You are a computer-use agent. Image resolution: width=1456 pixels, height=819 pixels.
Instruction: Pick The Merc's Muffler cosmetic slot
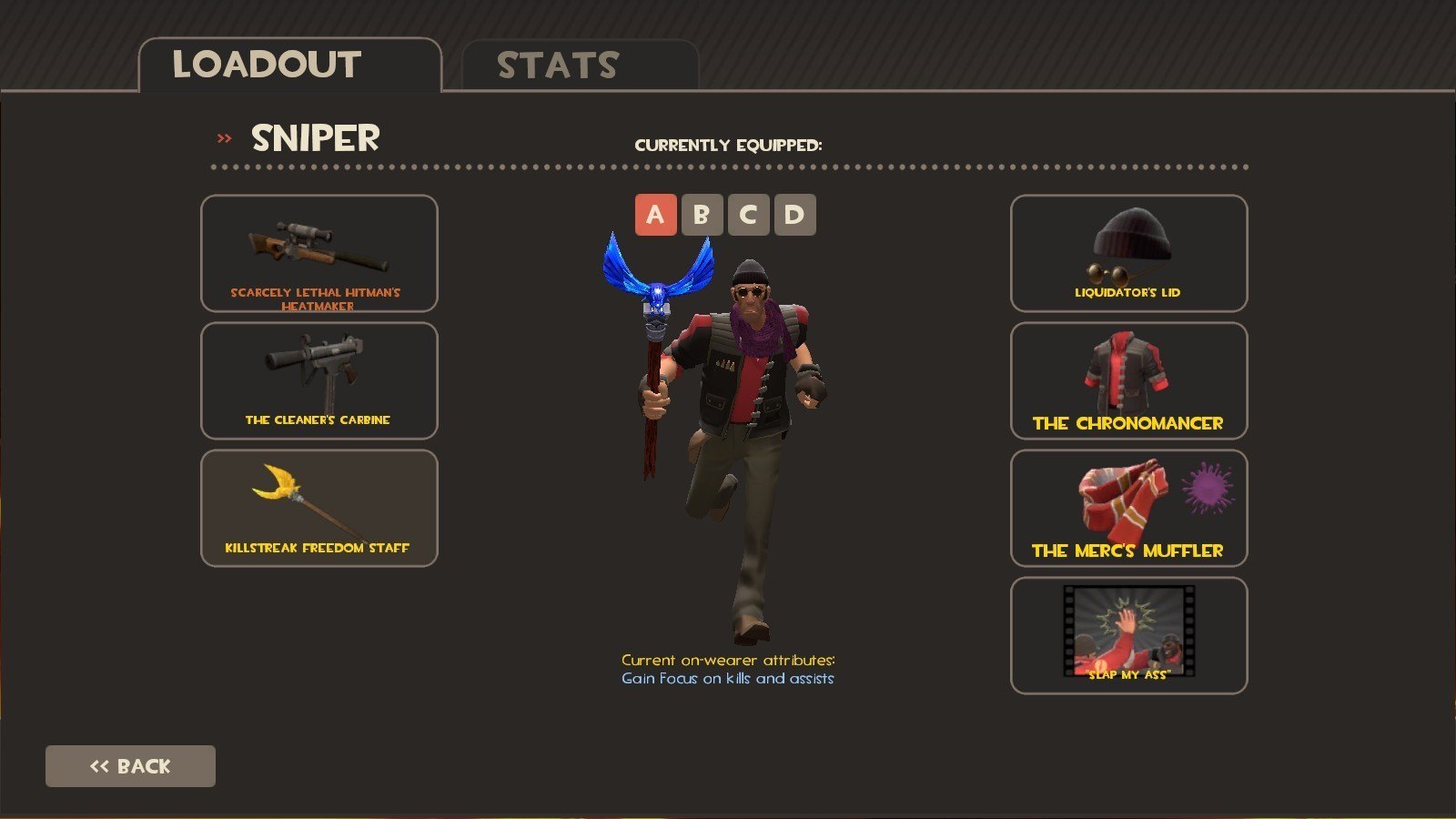click(1128, 508)
